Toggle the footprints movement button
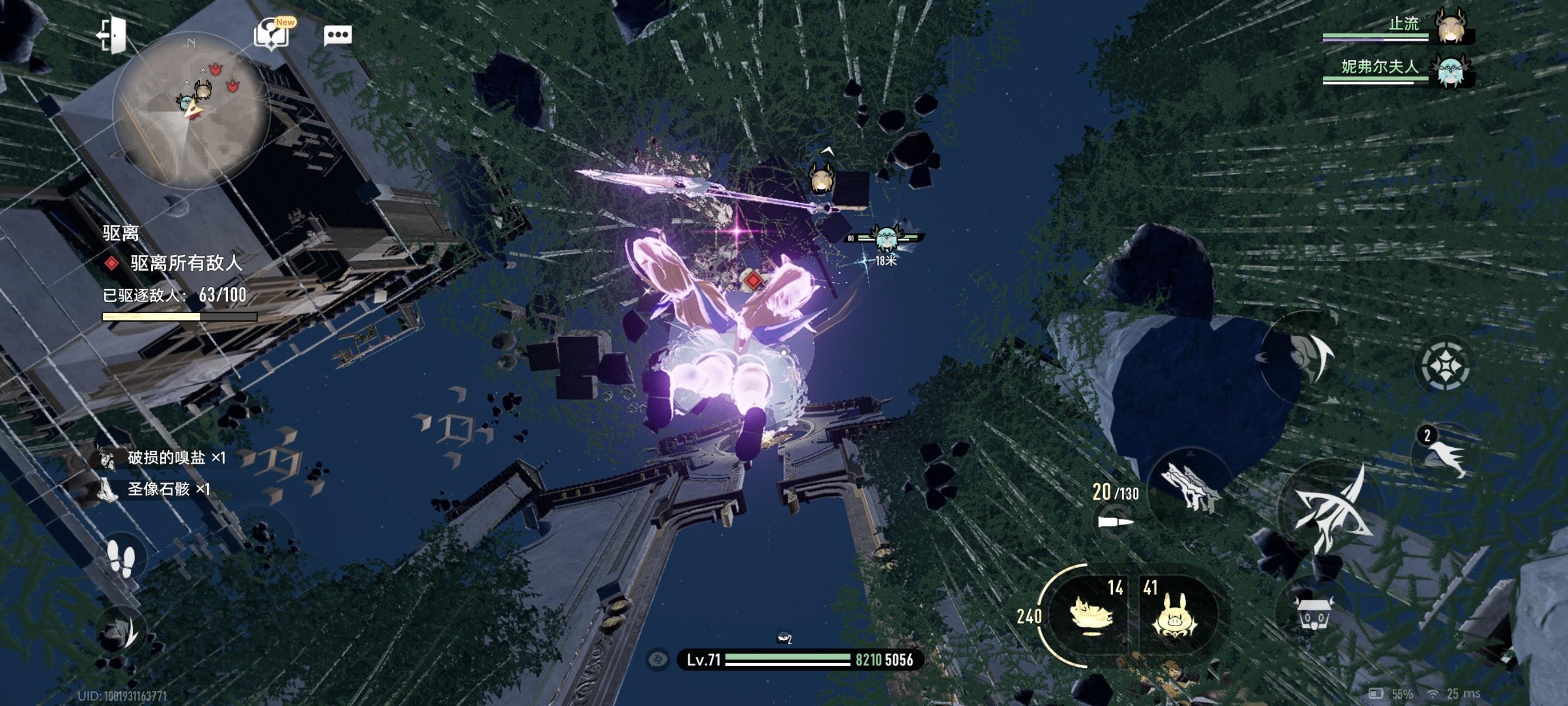Image resolution: width=1568 pixels, height=706 pixels. pos(120,559)
